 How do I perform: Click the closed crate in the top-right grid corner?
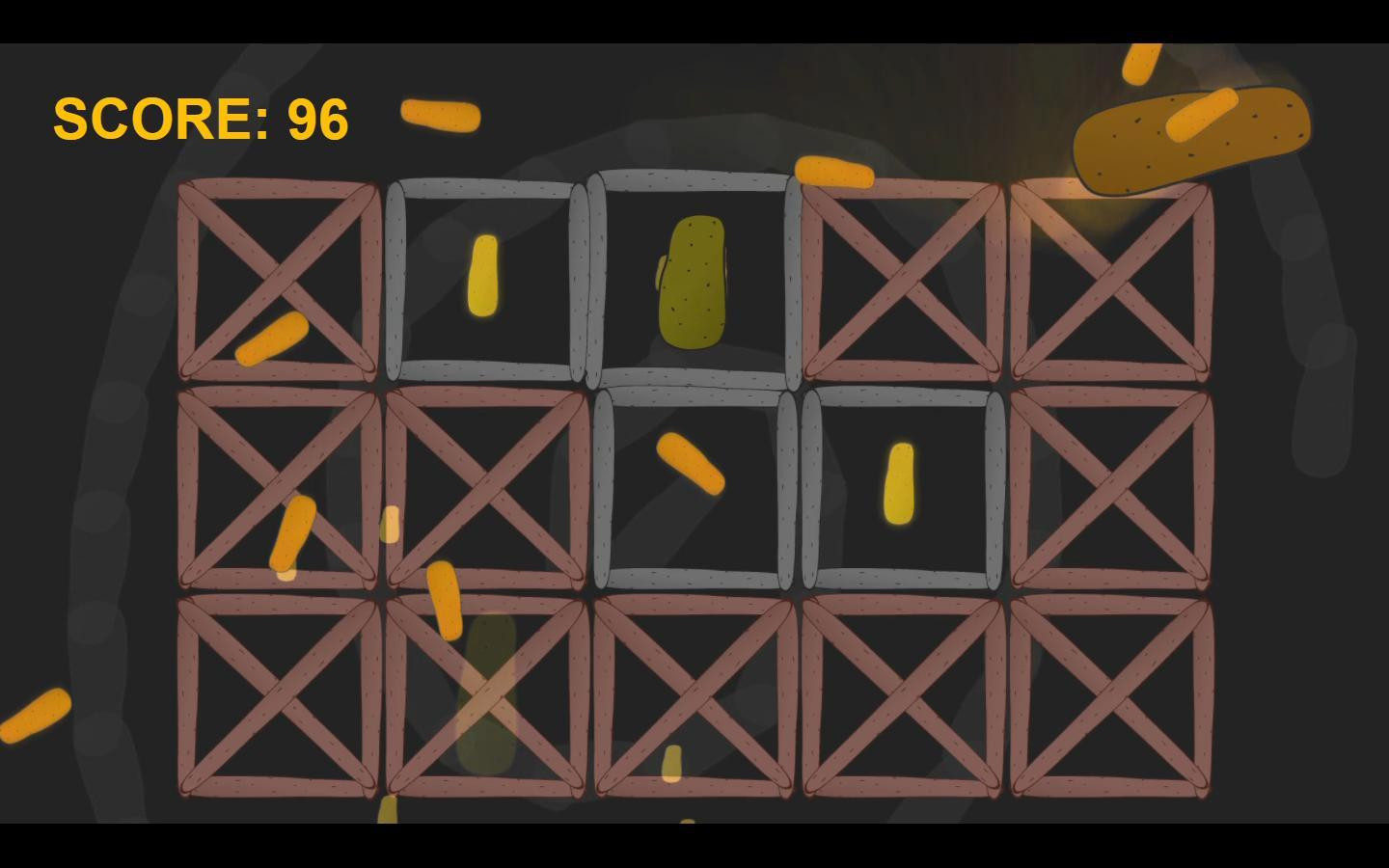(x=1109, y=280)
